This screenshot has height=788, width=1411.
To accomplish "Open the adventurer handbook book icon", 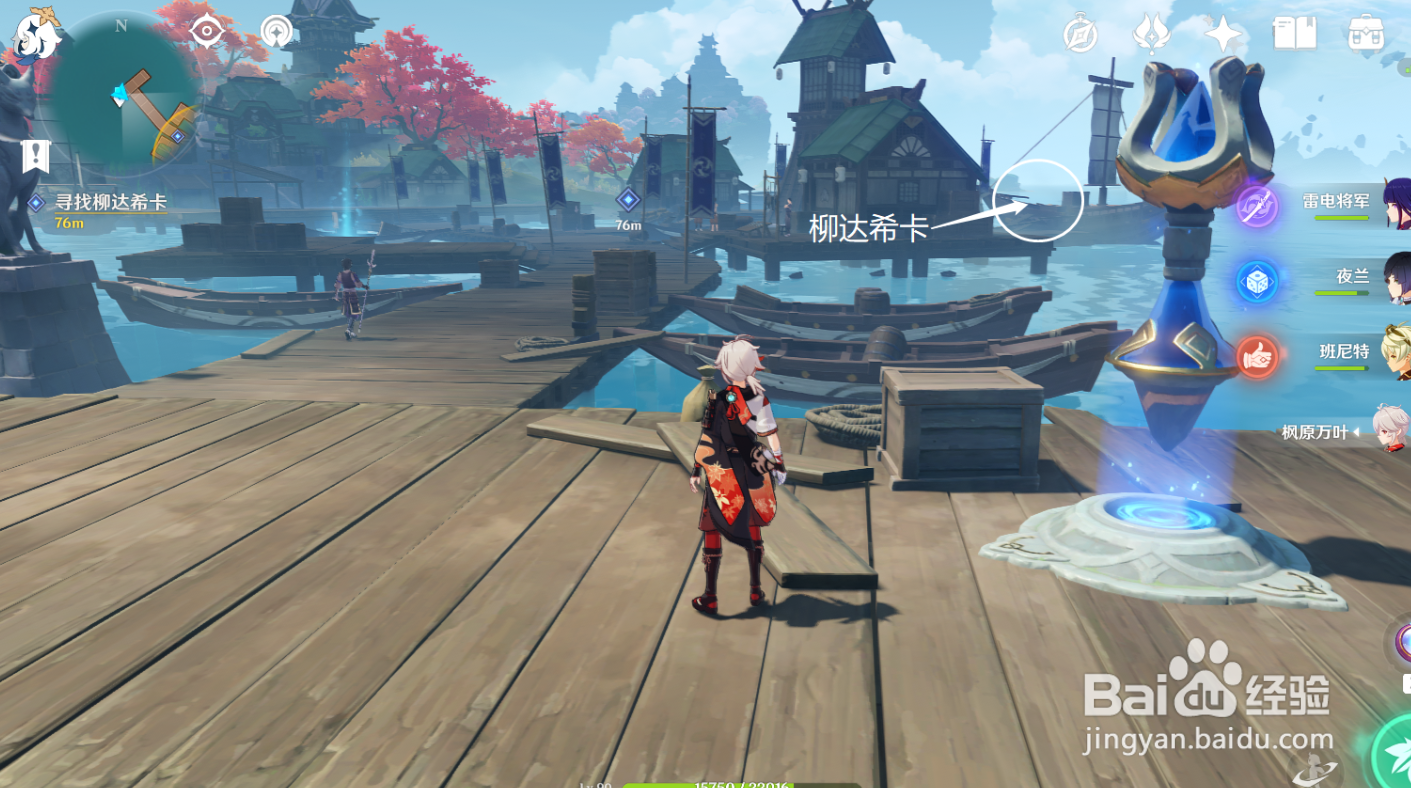I will point(1294,34).
